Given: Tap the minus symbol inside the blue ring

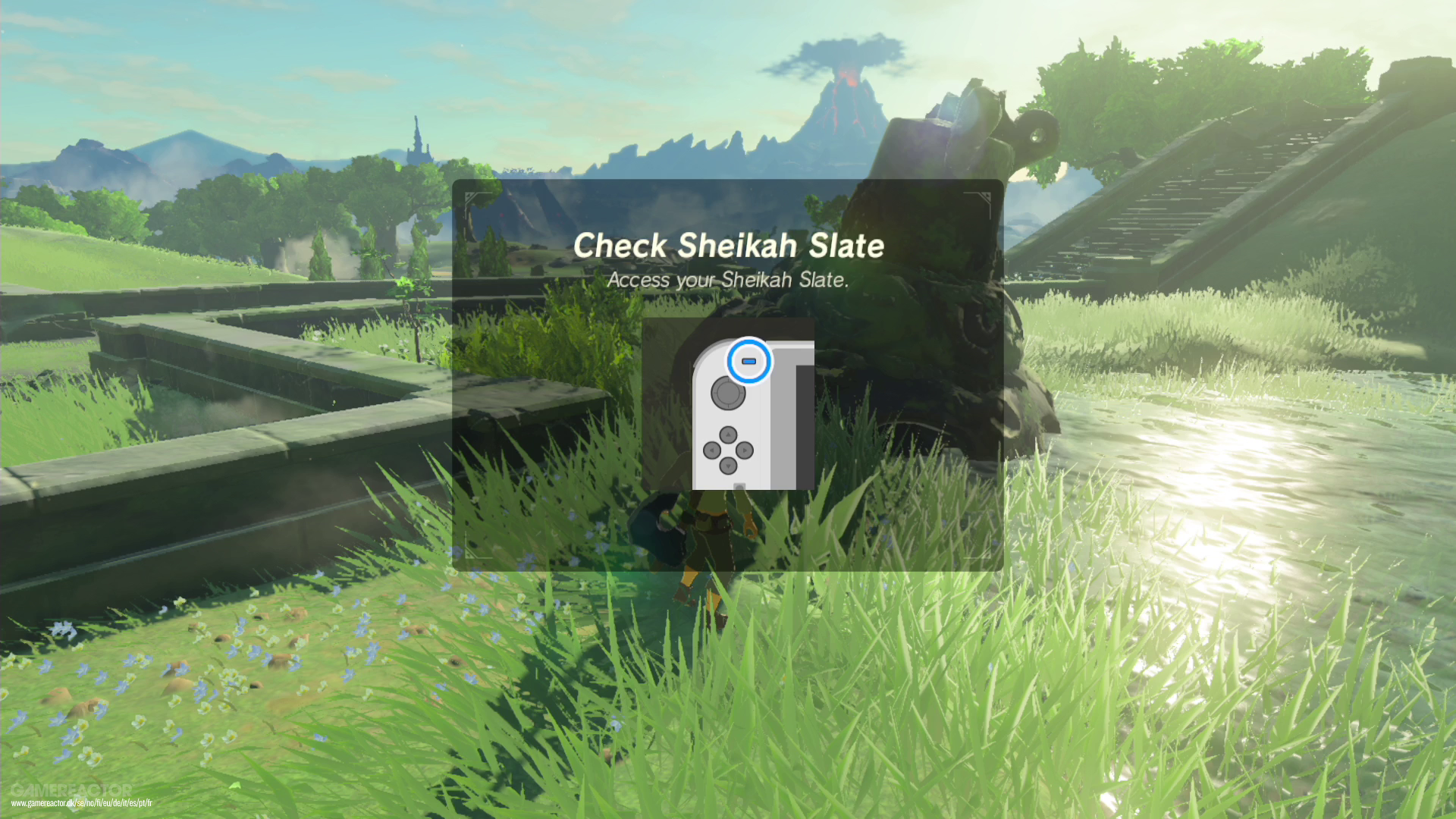Looking at the screenshot, I should [748, 361].
